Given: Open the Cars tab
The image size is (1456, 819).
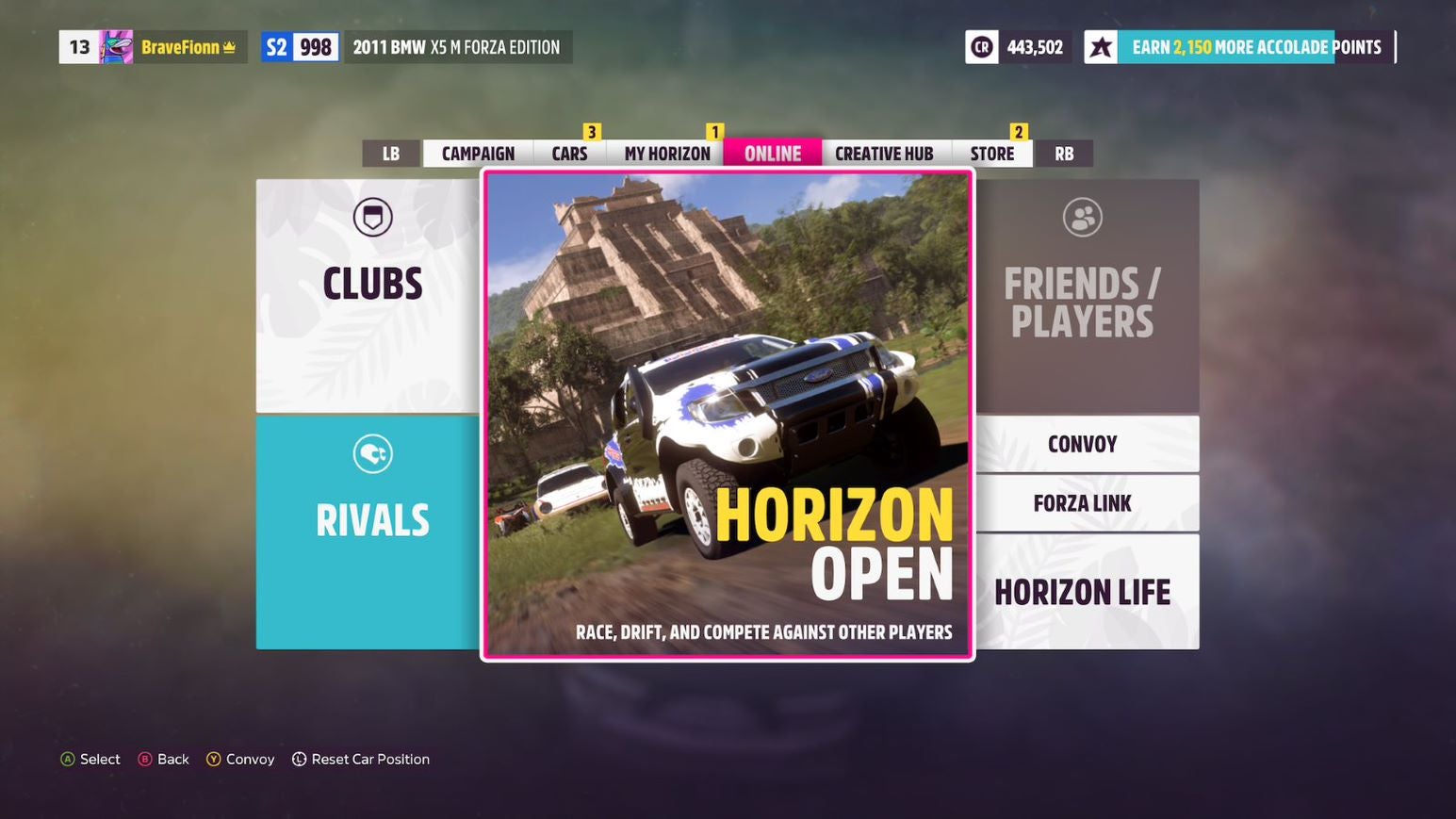Looking at the screenshot, I should point(568,153).
